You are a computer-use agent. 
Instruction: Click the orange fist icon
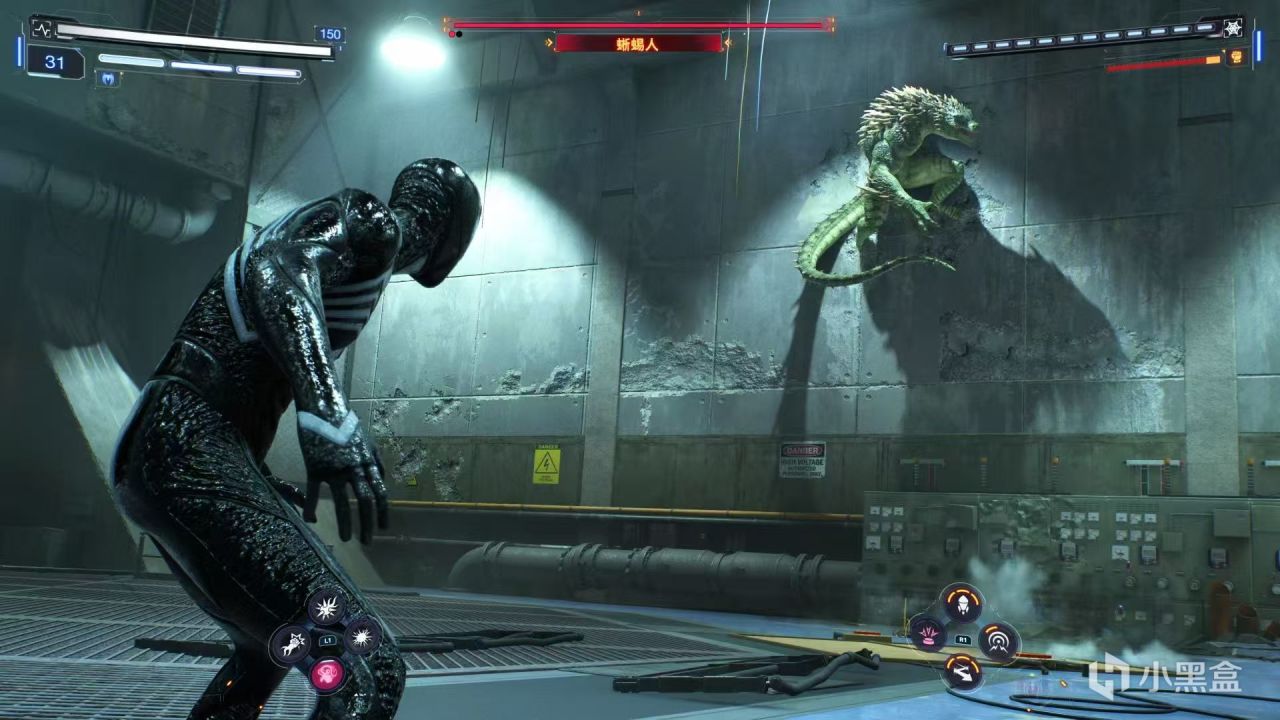[1235, 57]
